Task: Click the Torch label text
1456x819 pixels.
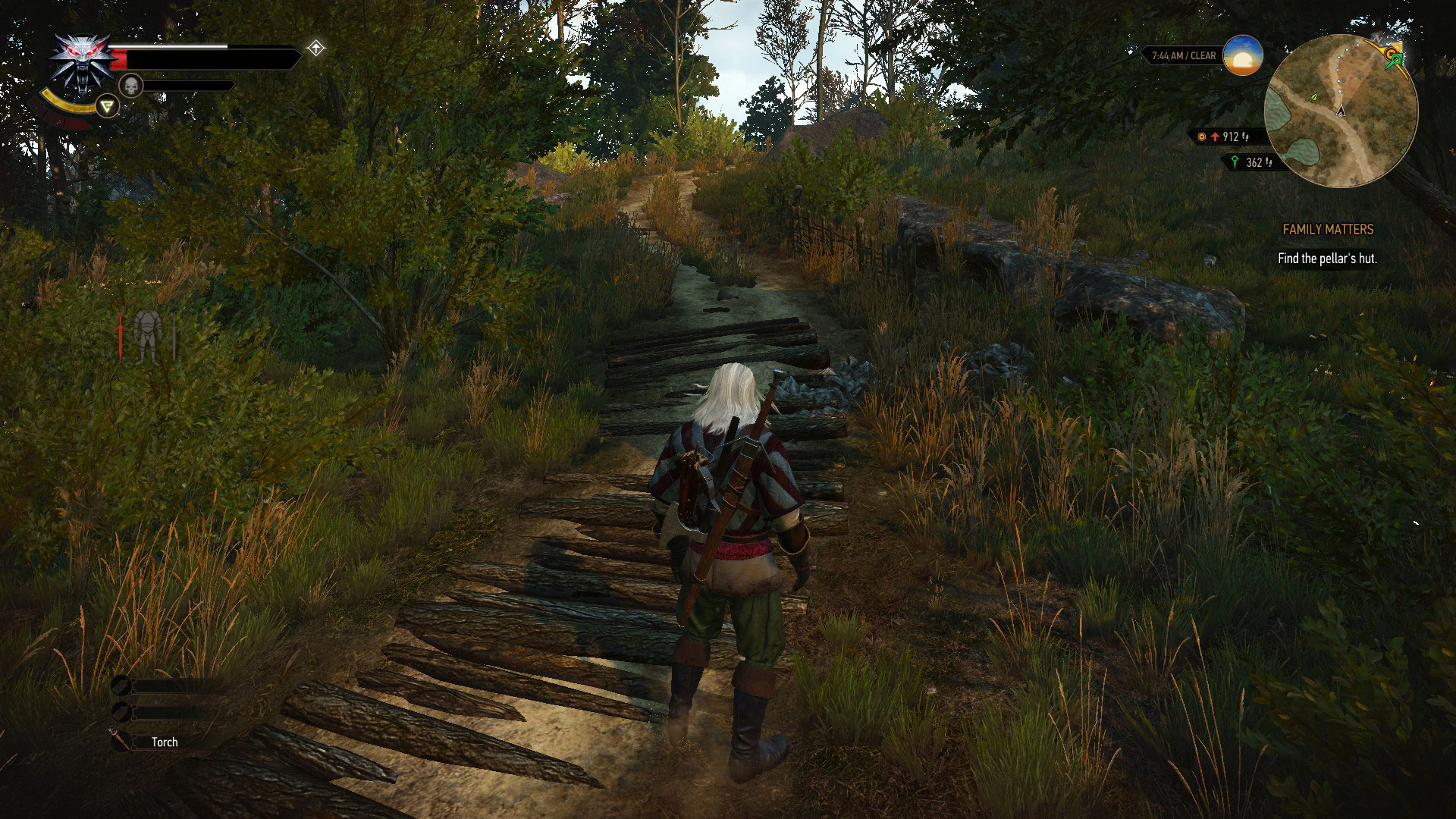Action: coord(166,742)
